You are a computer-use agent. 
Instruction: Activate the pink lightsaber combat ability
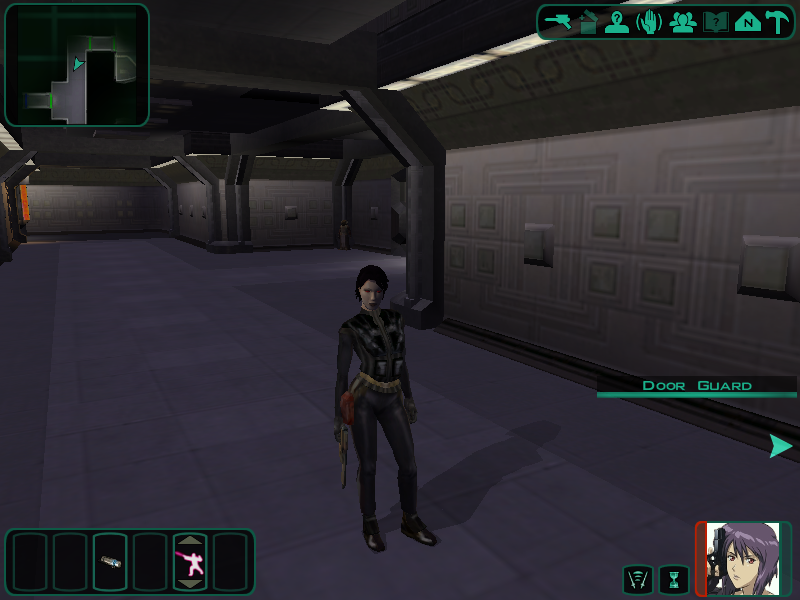point(190,562)
